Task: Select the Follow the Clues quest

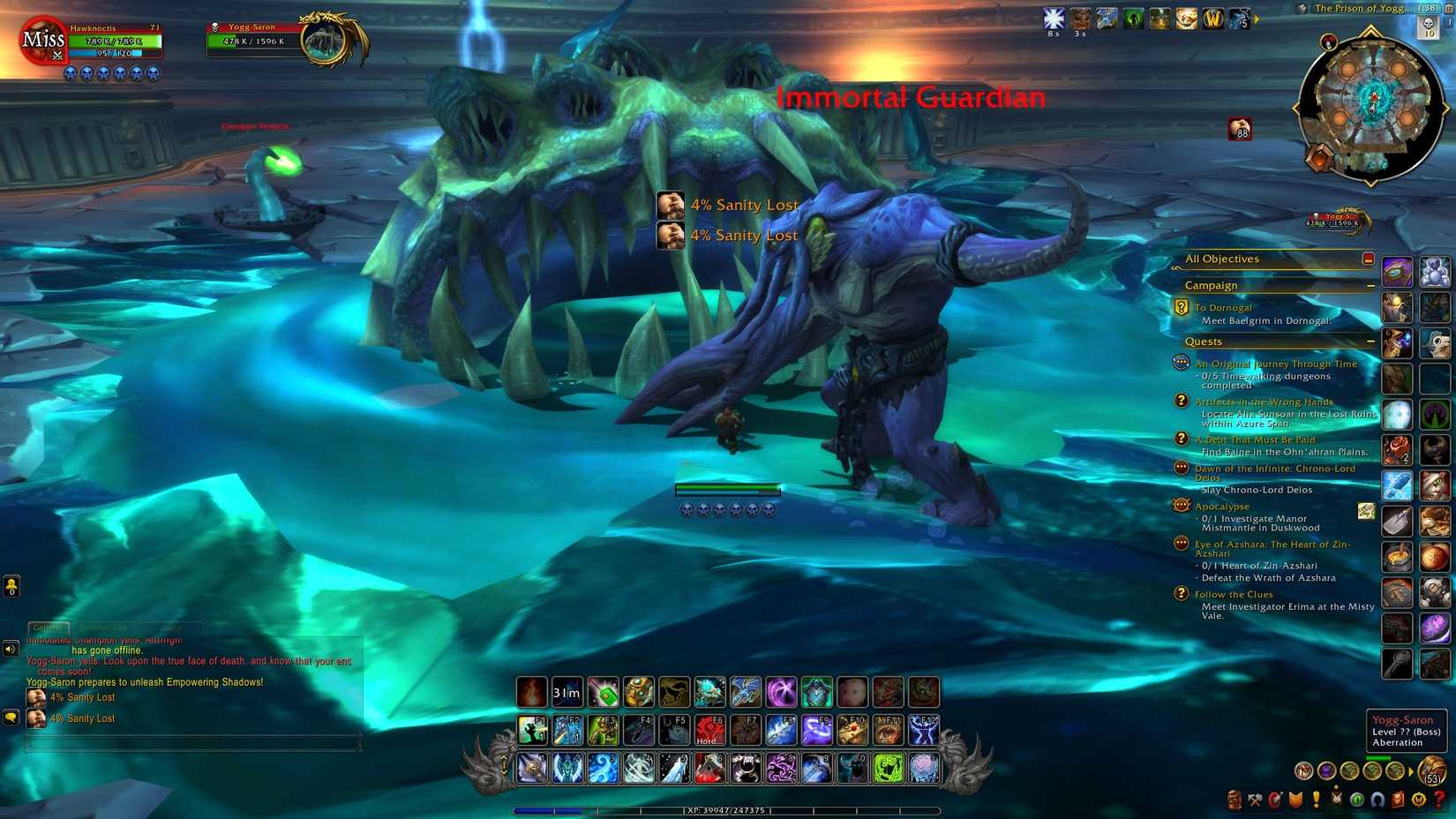Action: pos(1233,594)
